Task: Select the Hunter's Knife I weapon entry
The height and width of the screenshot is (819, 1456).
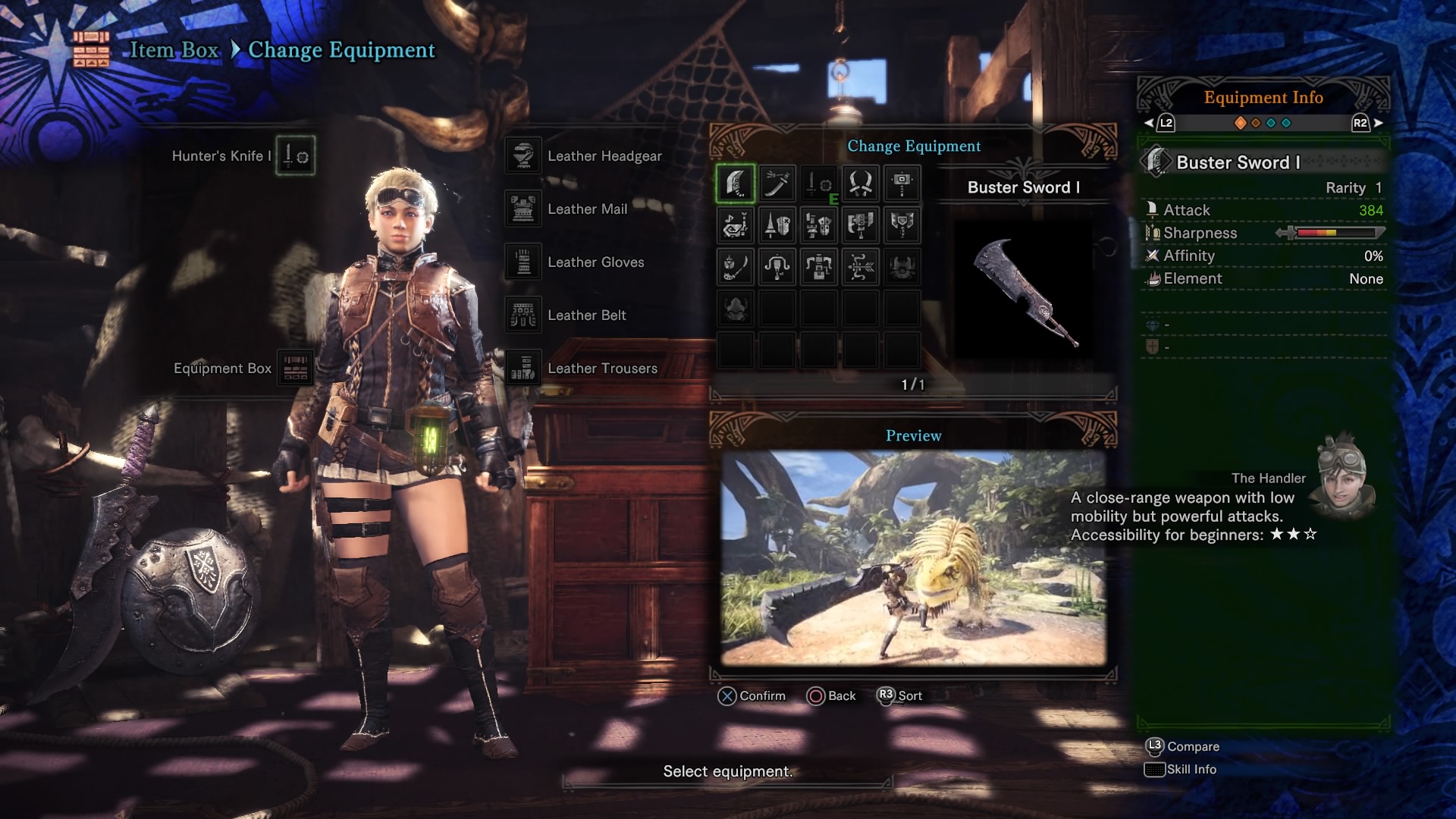Action: point(295,156)
